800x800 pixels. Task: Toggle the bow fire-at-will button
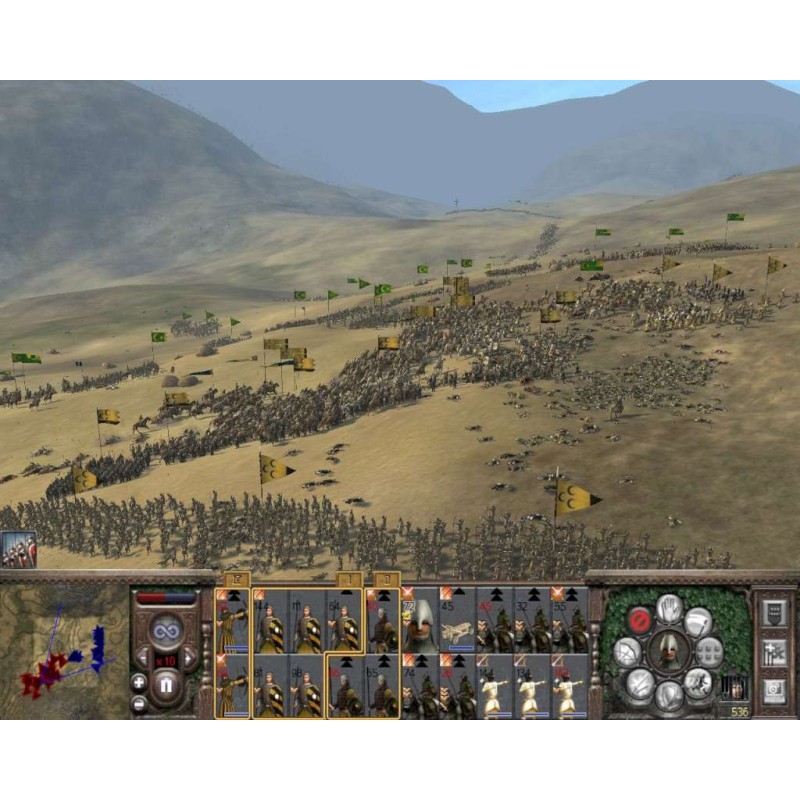(x=628, y=653)
